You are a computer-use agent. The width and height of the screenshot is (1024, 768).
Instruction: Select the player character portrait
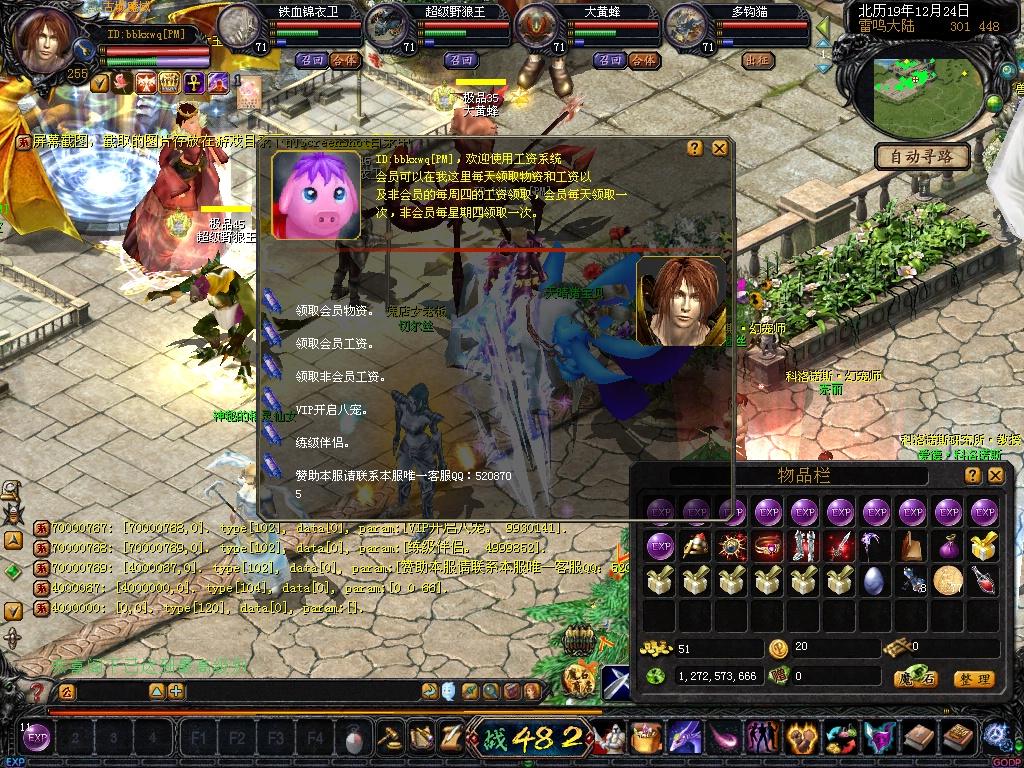[45, 40]
